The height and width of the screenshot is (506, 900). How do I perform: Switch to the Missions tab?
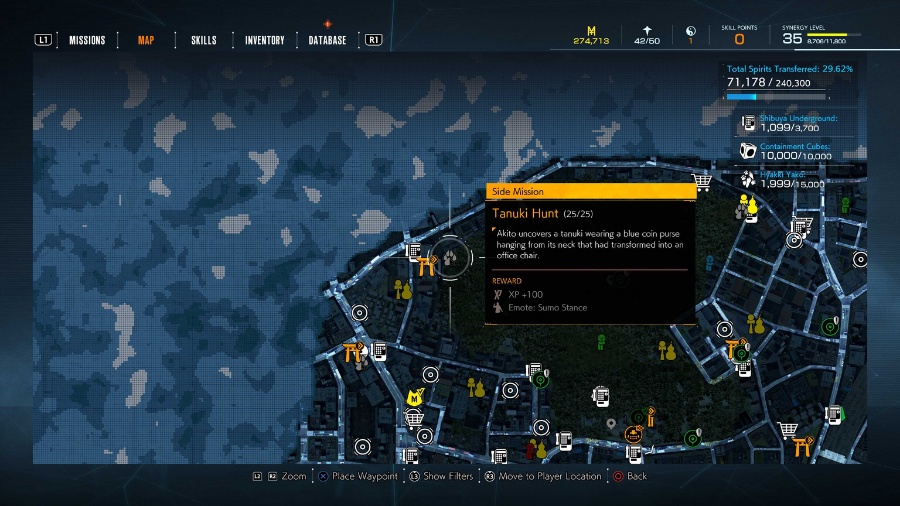point(87,40)
